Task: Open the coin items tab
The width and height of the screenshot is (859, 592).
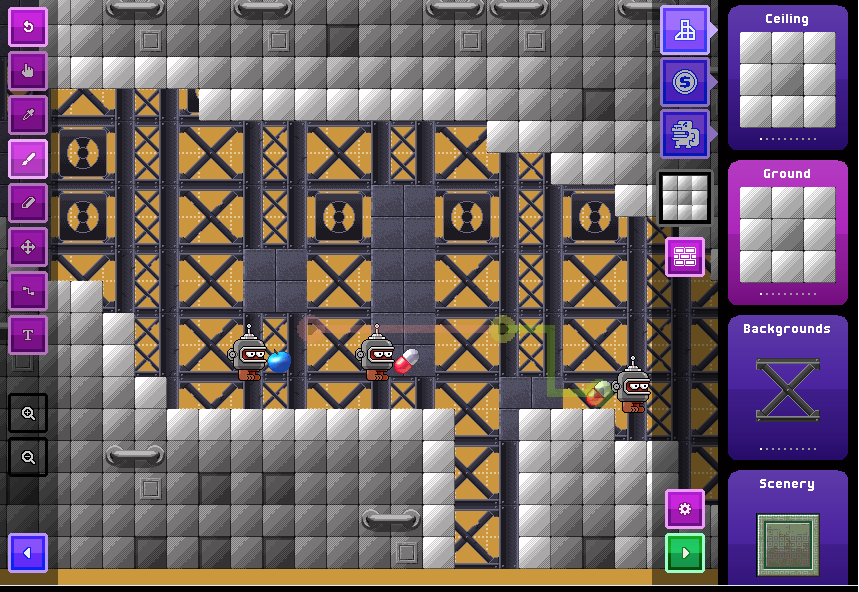Action: (x=685, y=82)
